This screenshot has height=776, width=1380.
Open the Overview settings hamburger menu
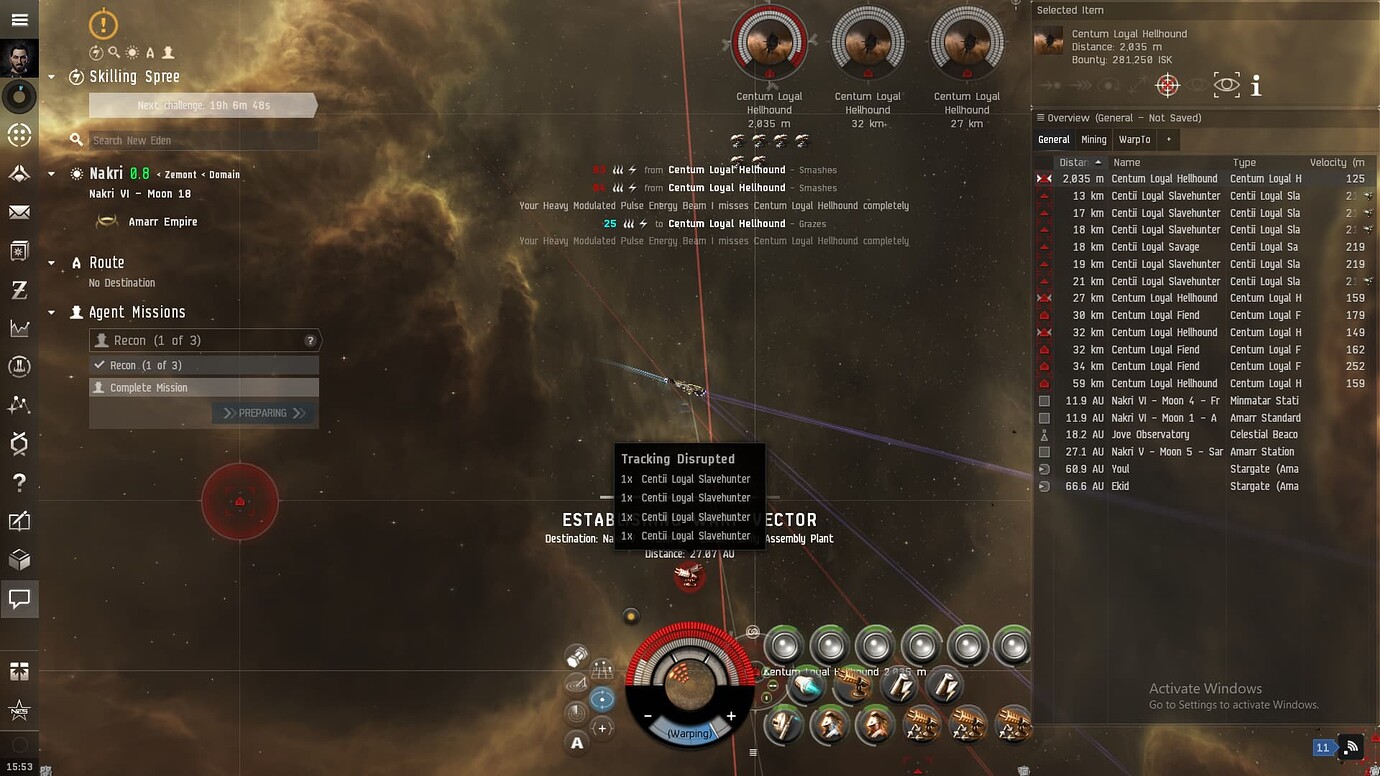[1041, 117]
